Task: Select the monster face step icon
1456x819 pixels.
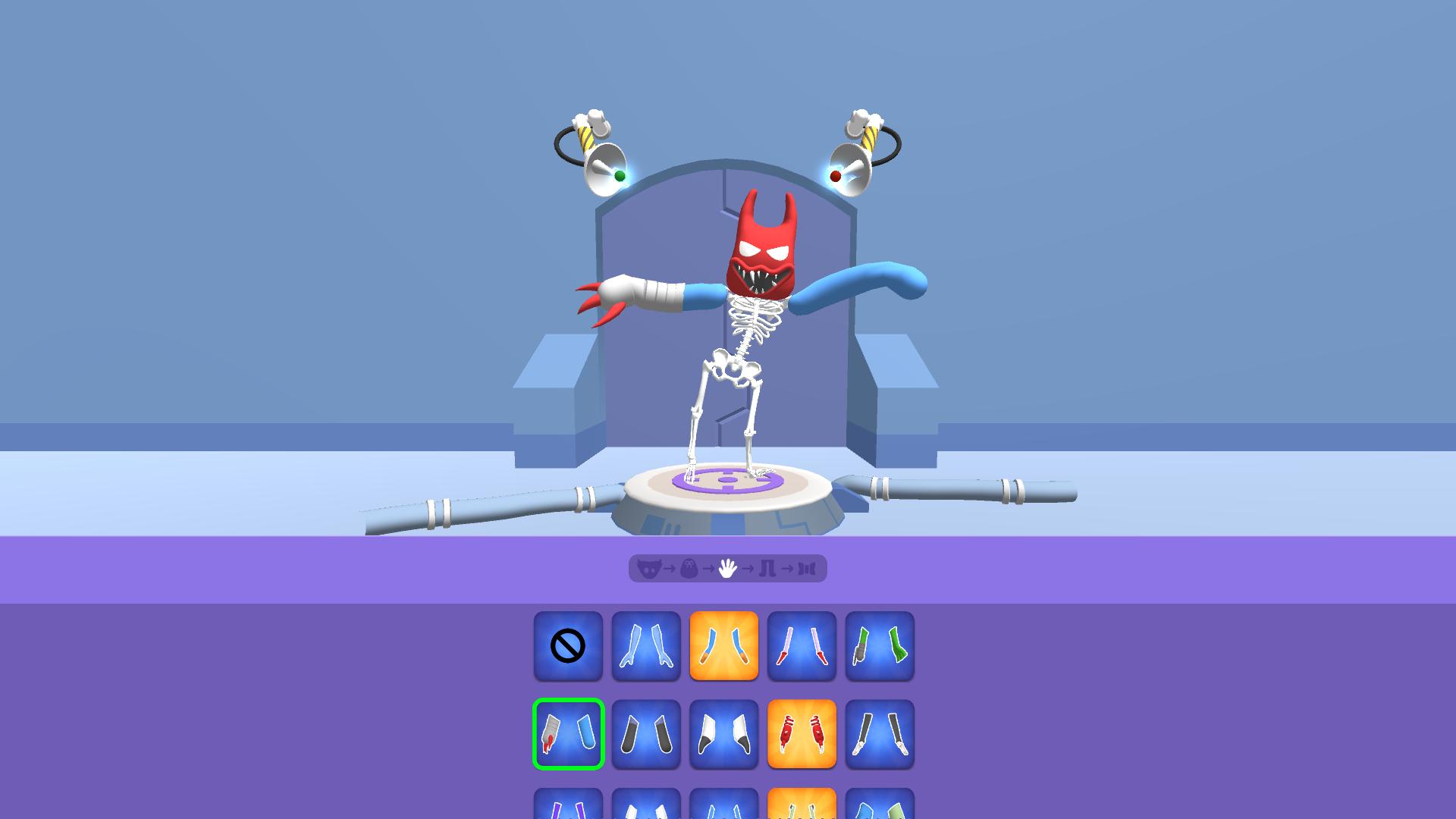Action: [649, 569]
